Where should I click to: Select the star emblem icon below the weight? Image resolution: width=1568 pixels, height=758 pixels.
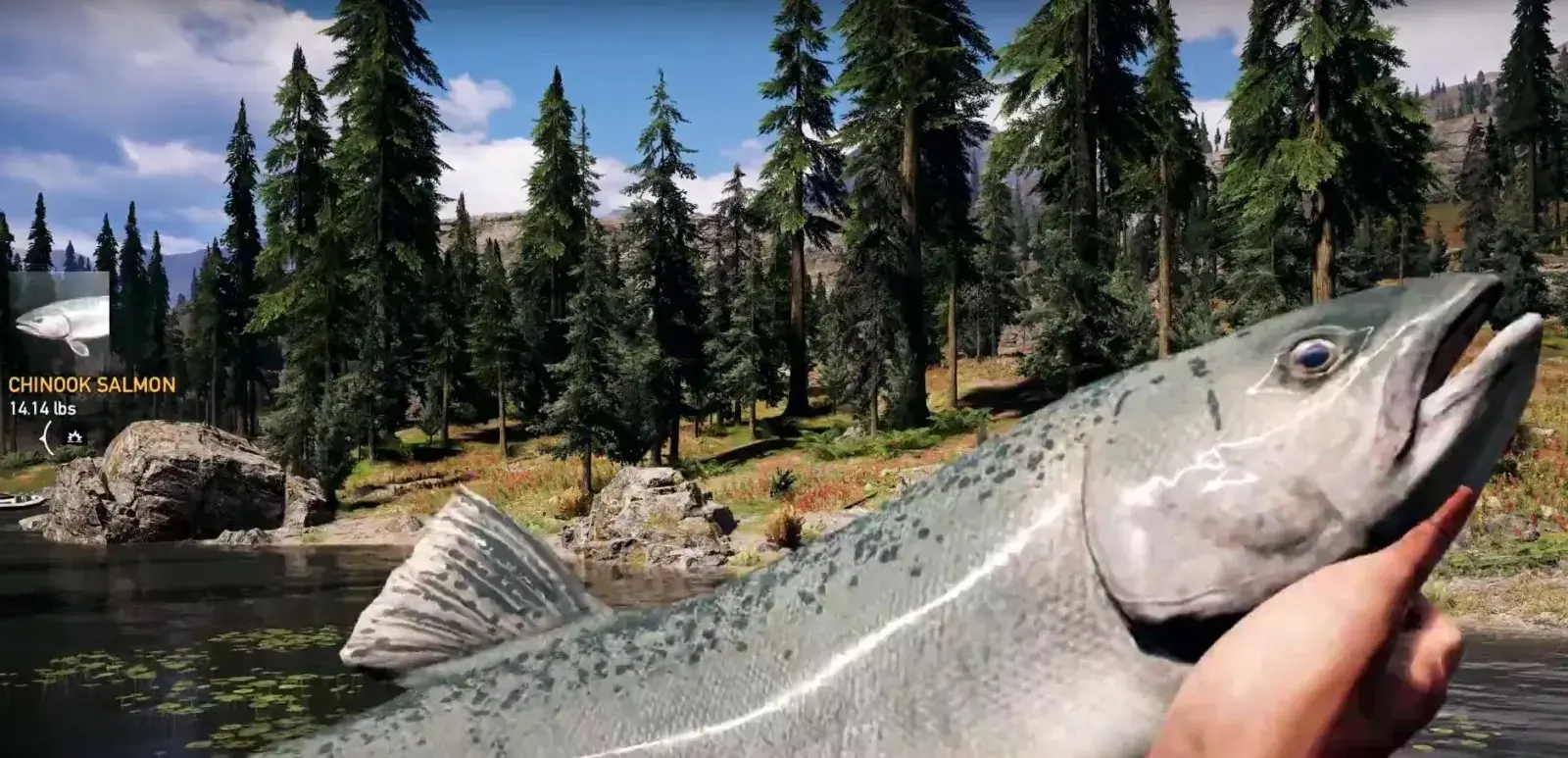pyautogui.click(x=74, y=435)
